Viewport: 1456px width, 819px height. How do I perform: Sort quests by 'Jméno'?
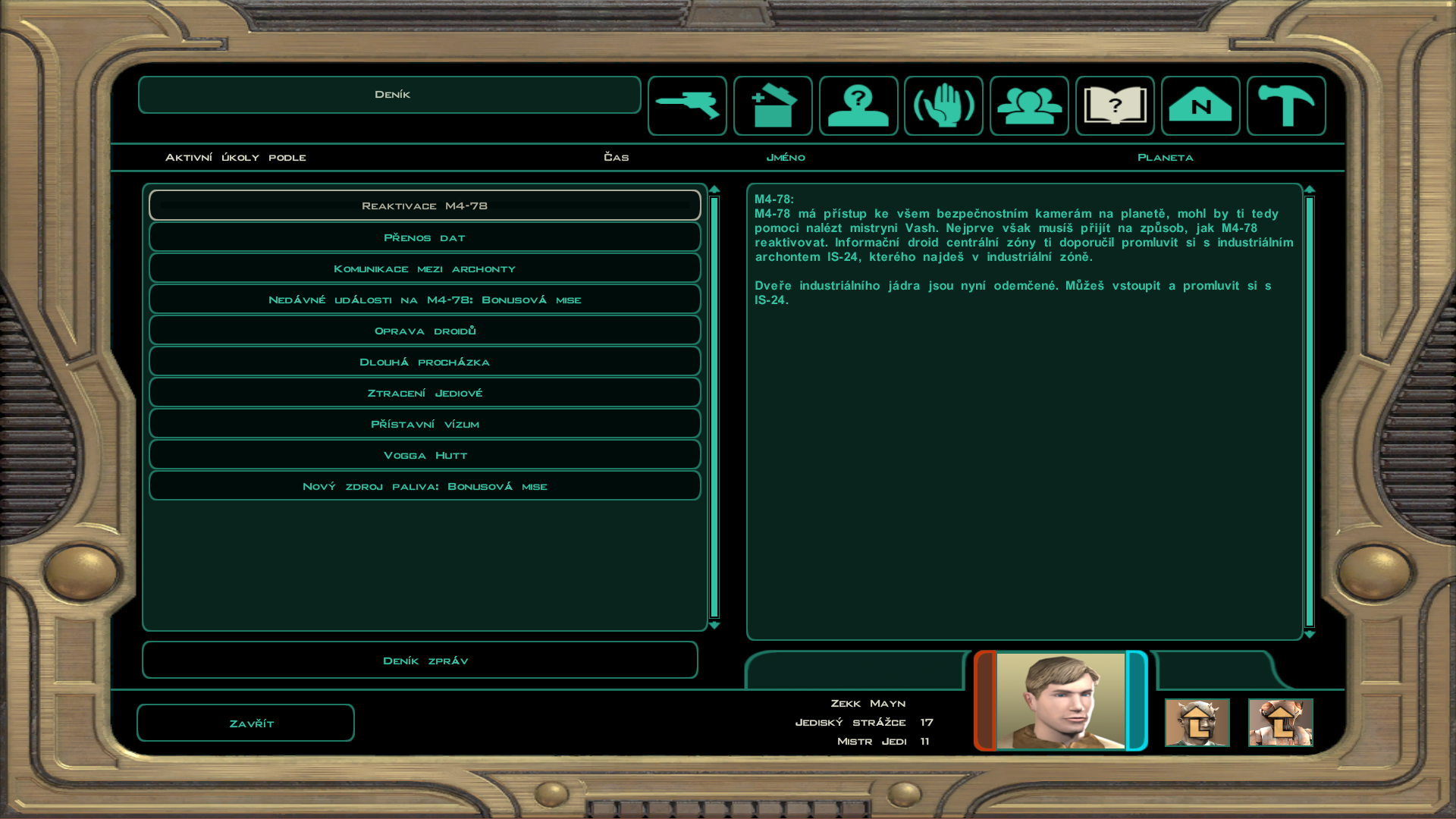click(786, 157)
